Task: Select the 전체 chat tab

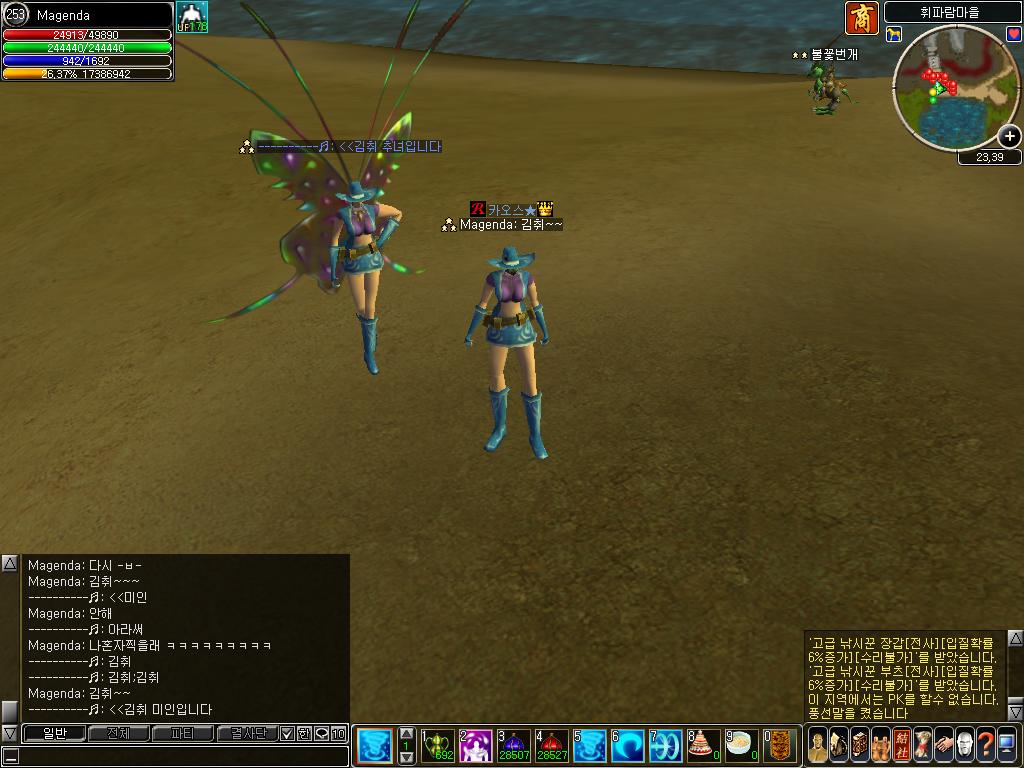Action: [118, 734]
